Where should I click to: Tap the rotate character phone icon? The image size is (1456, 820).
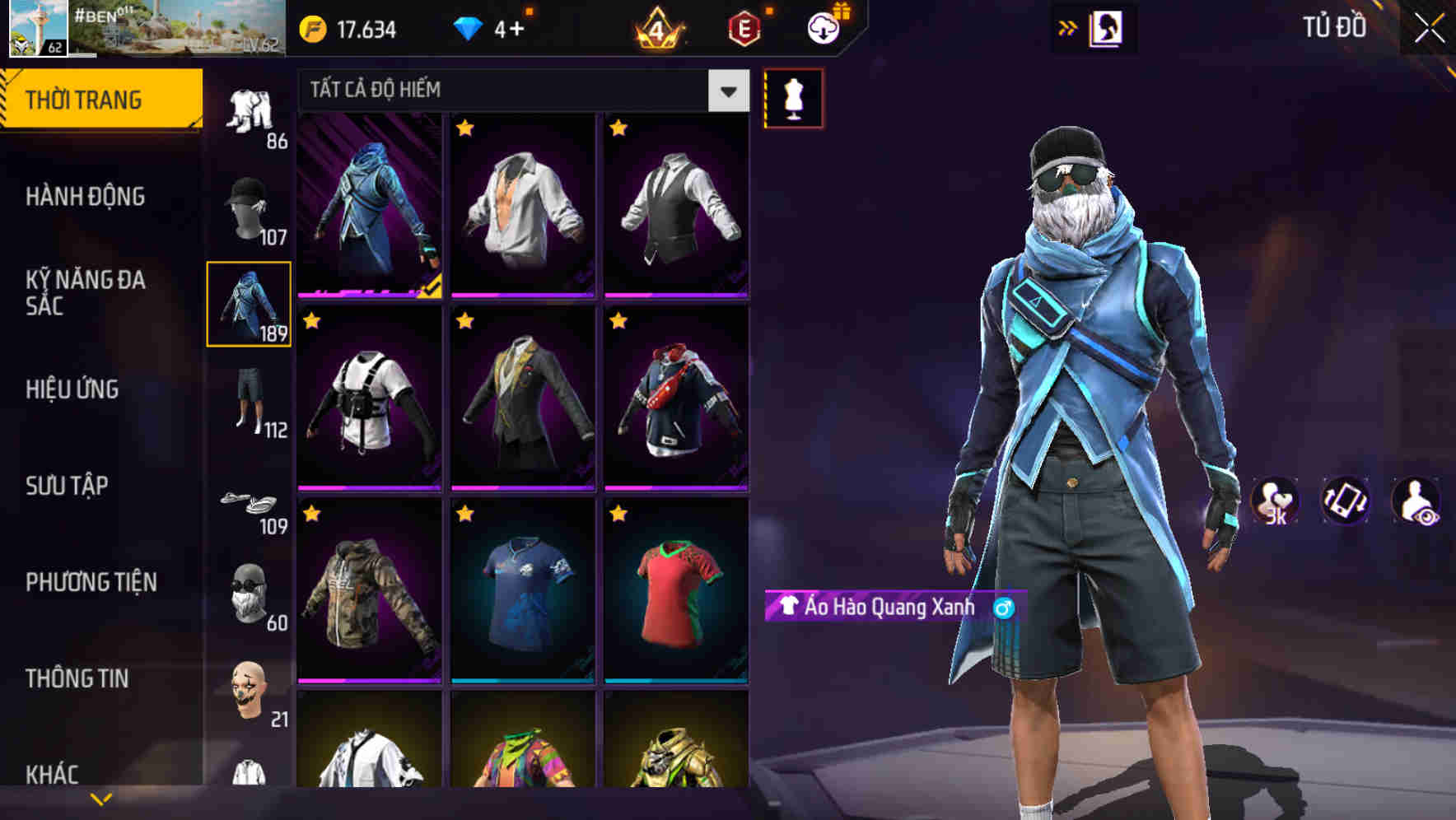[x=1346, y=501]
